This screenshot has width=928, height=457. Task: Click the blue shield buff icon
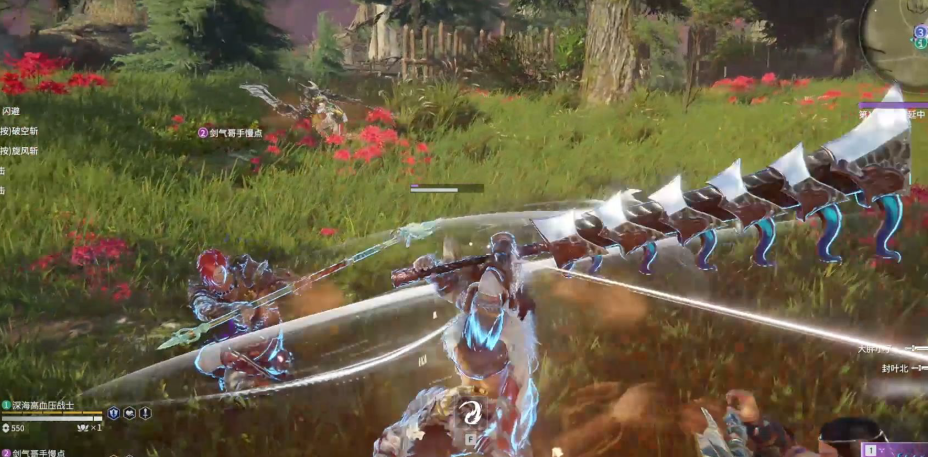click(113, 413)
